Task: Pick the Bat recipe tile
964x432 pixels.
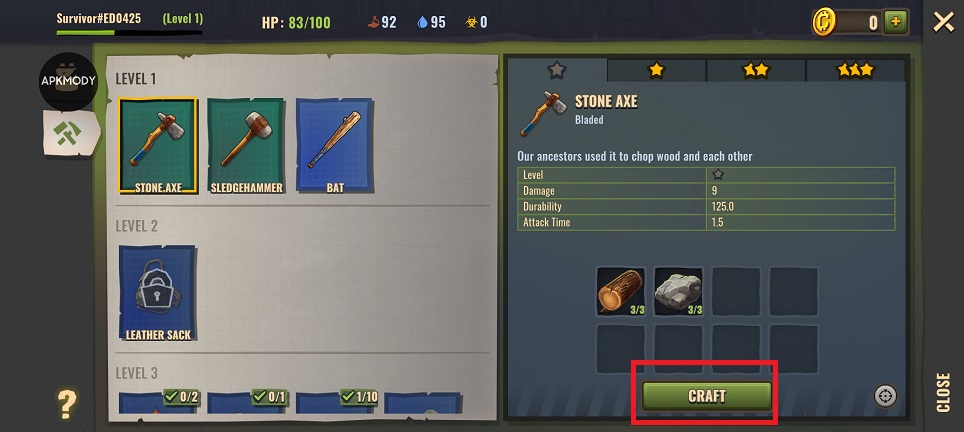Action: (x=335, y=145)
